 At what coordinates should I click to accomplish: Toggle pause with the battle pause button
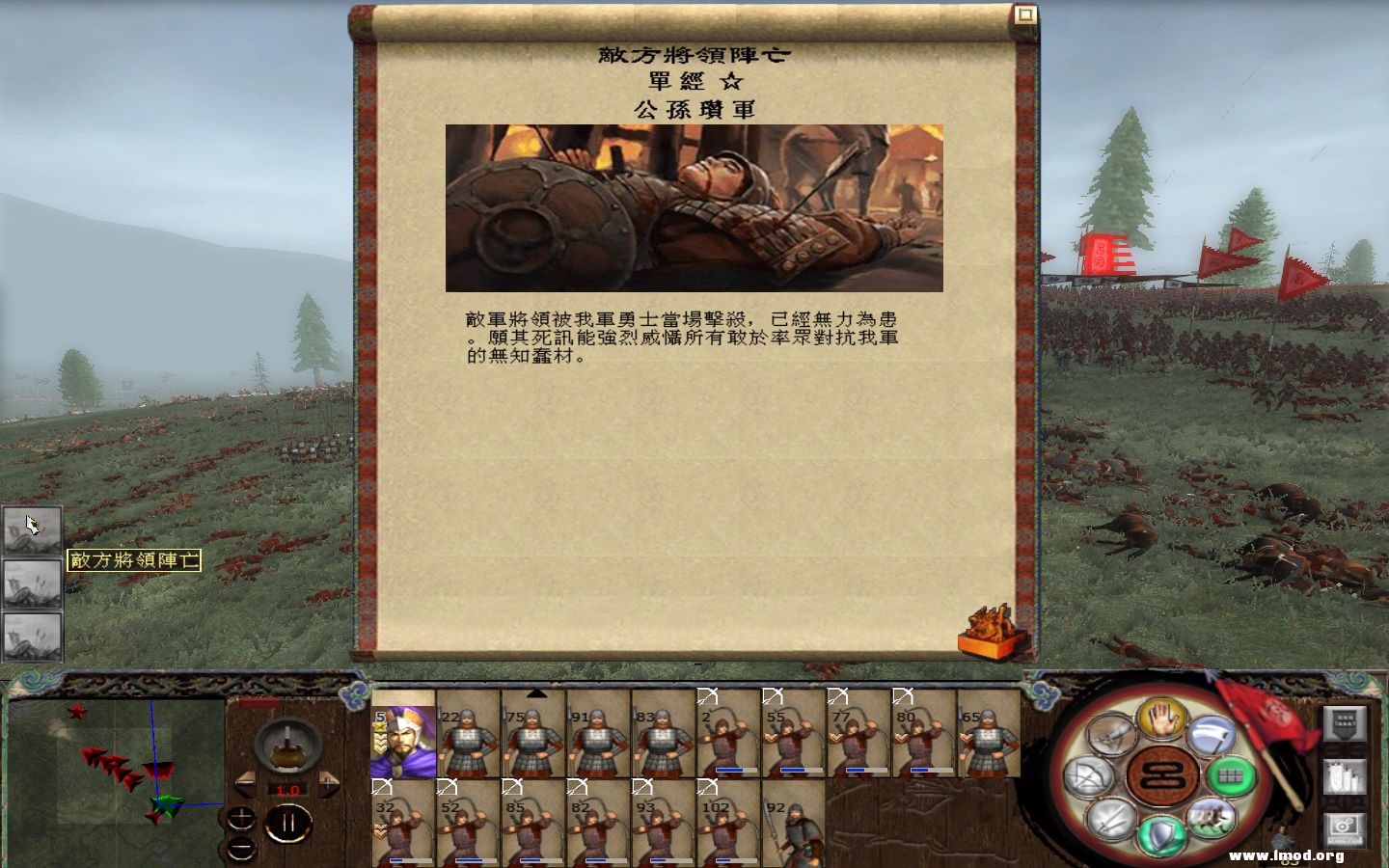tap(286, 823)
